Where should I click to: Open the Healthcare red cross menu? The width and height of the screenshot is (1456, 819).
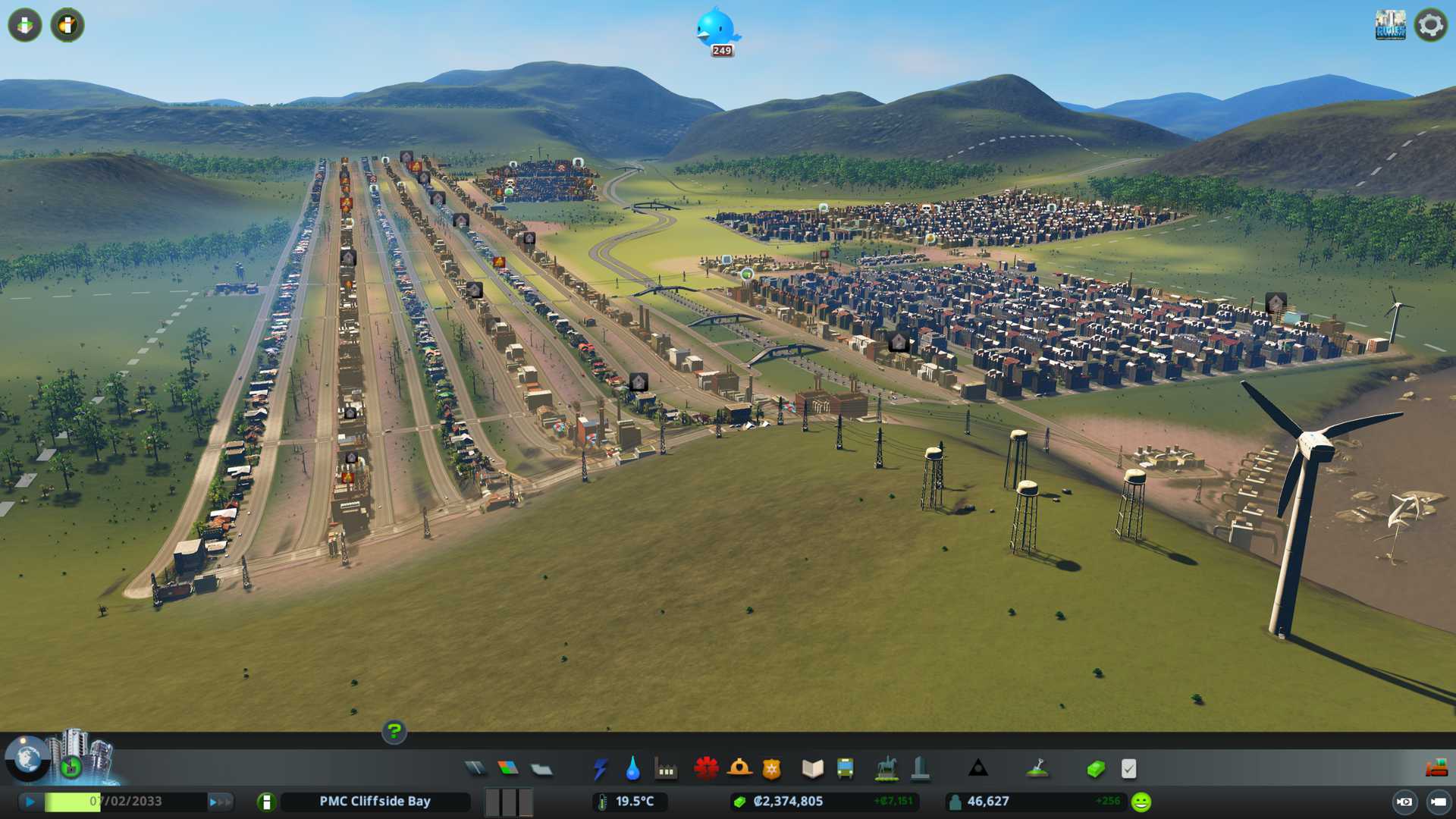pos(706,769)
